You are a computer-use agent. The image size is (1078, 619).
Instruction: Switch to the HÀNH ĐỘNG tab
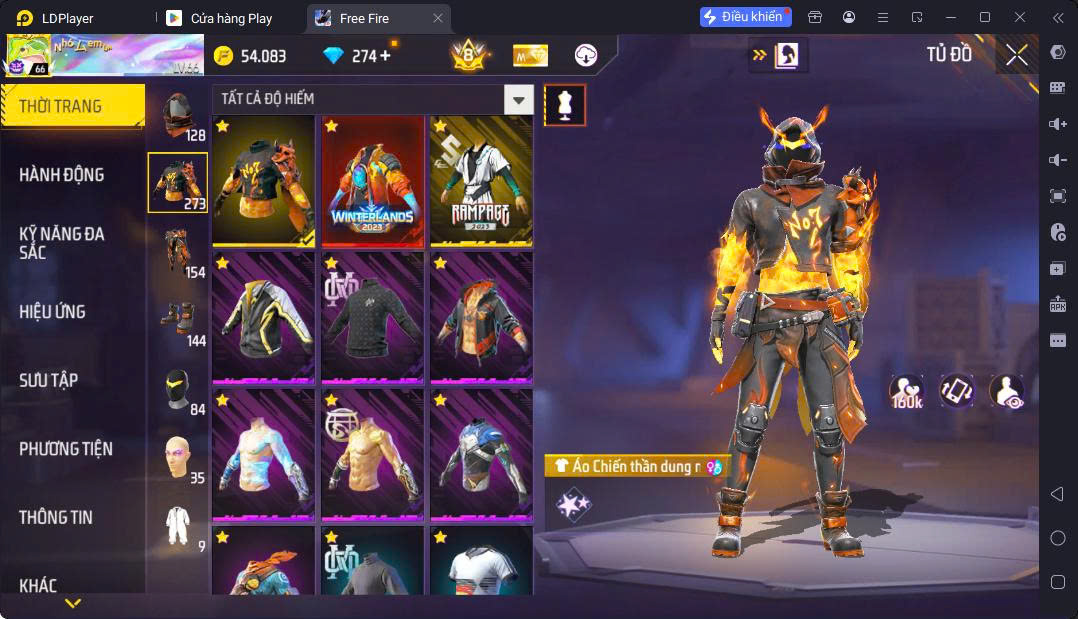(x=62, y=175)
